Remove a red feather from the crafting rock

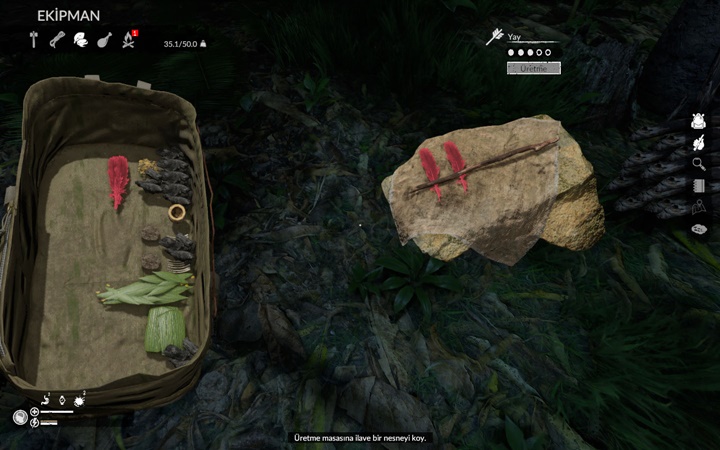tap(432, 168)
